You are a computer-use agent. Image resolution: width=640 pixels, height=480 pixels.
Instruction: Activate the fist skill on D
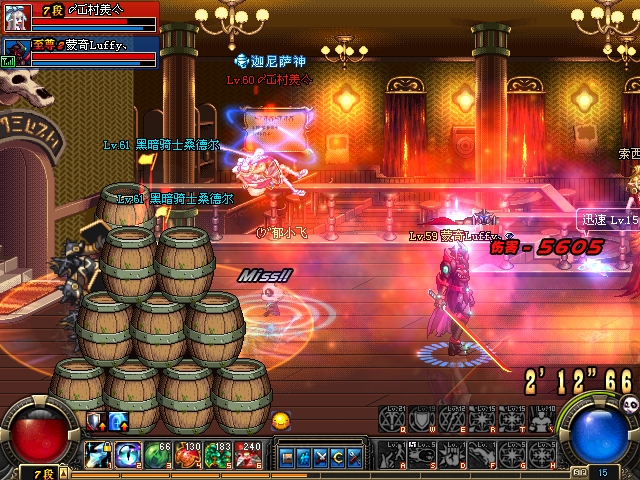click(453, 453)
